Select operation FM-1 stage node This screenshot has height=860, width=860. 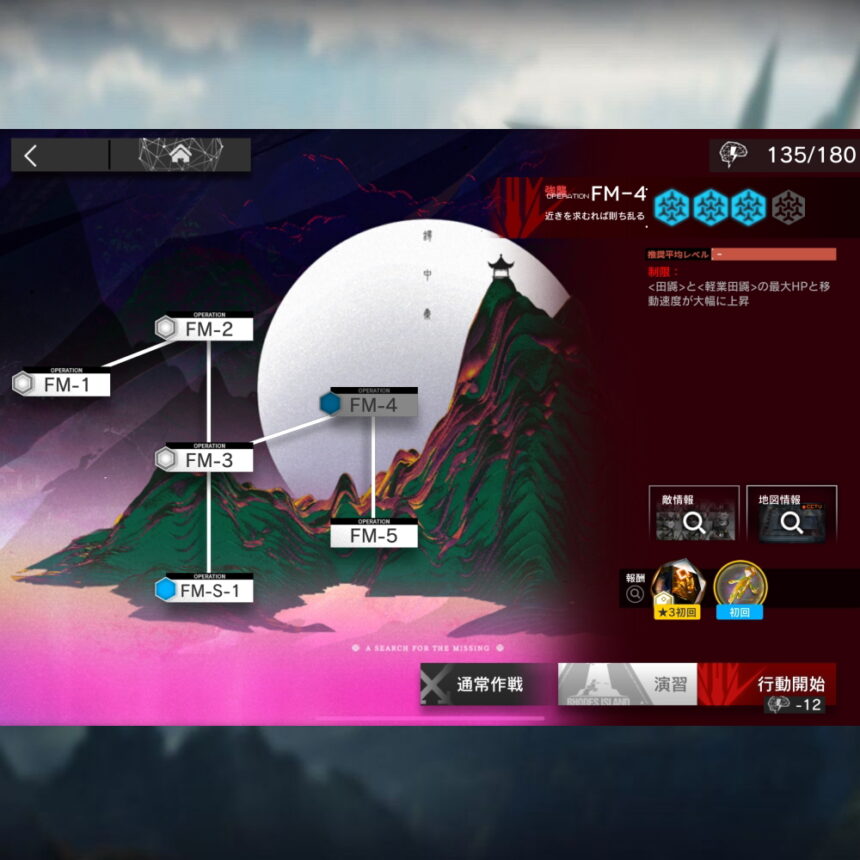pos(63,383)
